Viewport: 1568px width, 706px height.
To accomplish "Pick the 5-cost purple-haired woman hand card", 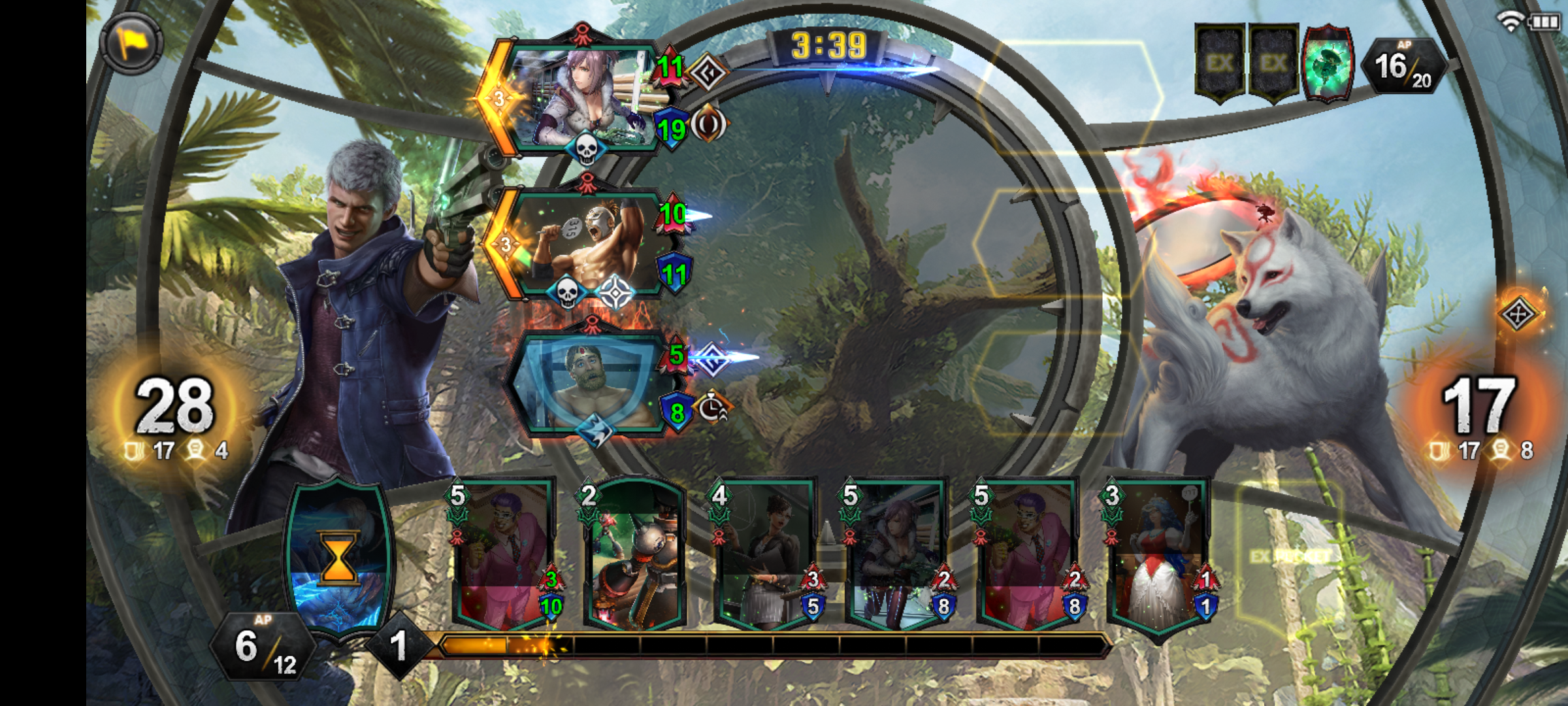I will click(x=895, y=556).
